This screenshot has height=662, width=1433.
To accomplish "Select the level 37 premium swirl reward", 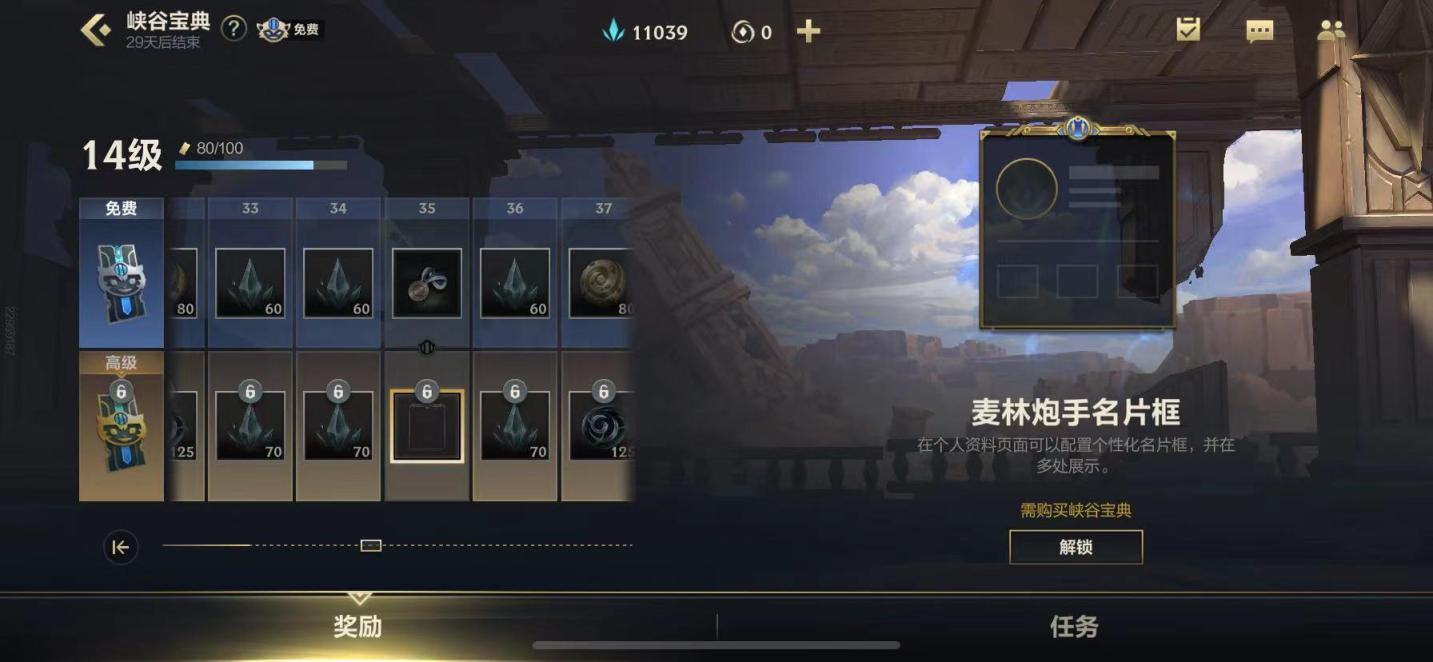I will (600, 426).
